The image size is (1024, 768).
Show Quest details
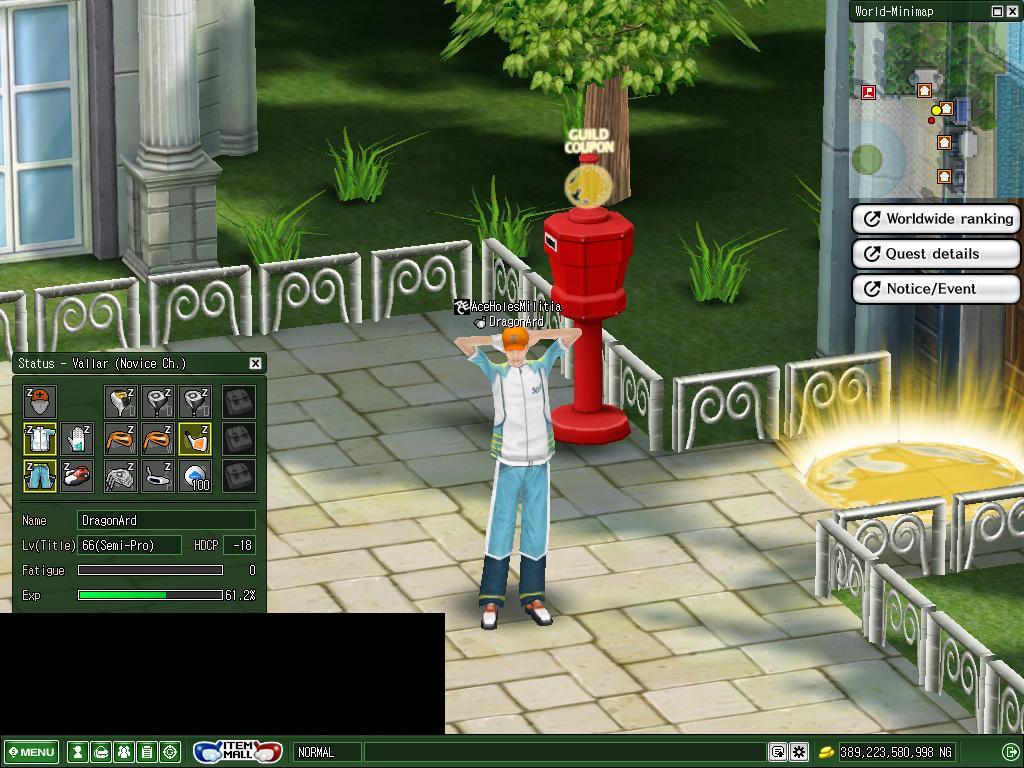(935, 254)
